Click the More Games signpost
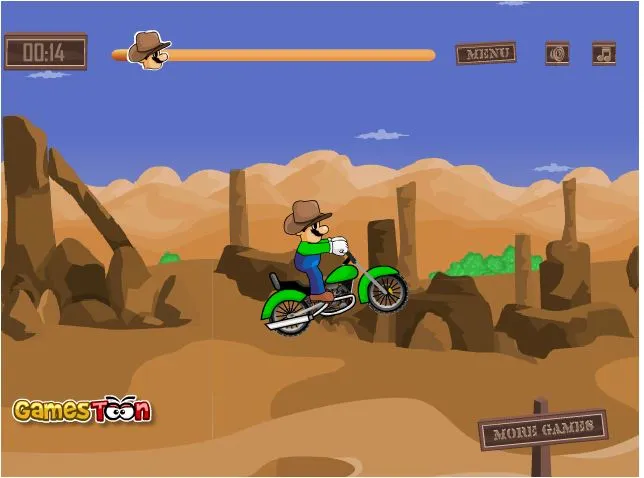Viewport: 644px width, 478px height. [543, 429]
